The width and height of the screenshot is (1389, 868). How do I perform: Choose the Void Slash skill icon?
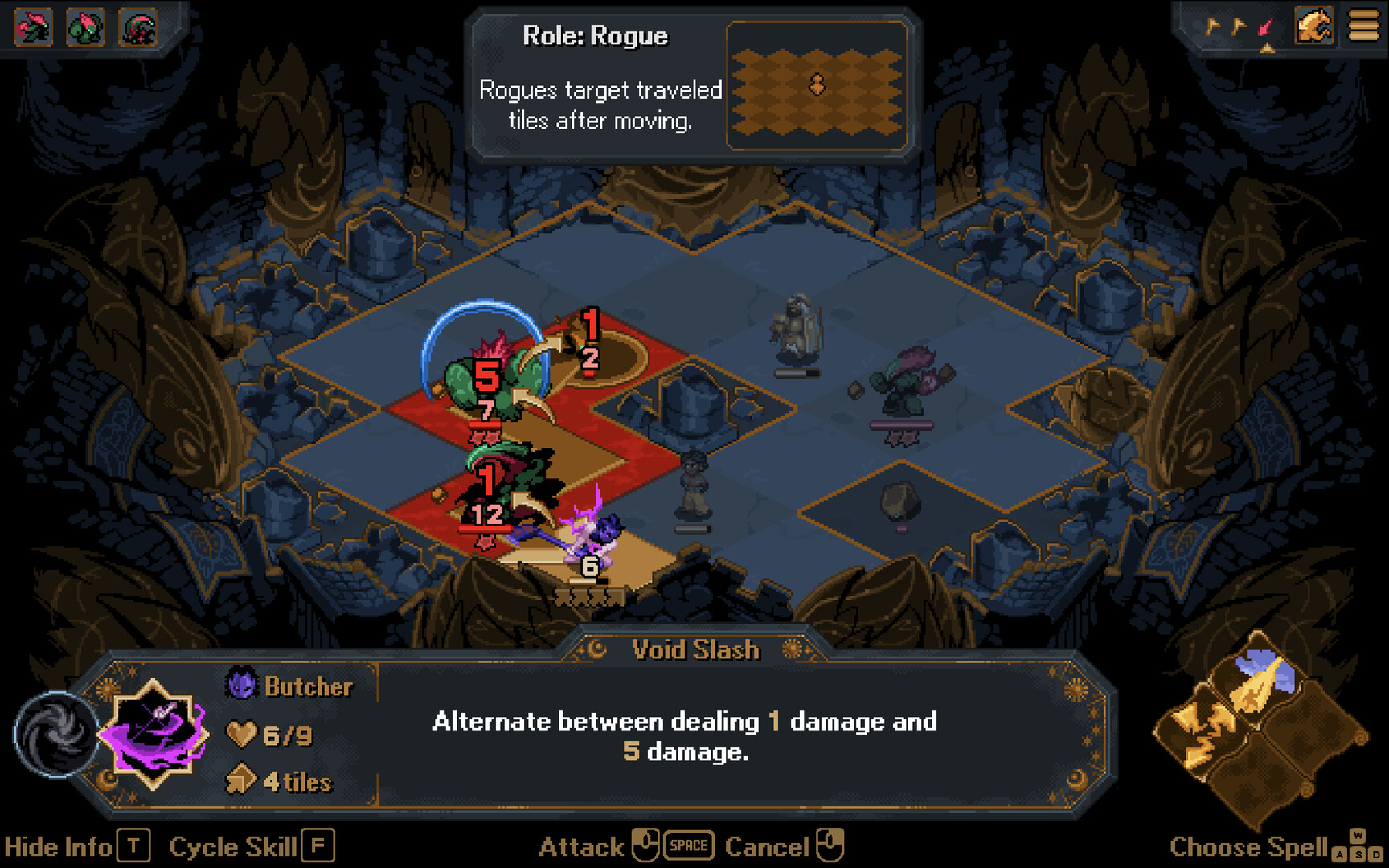click(154, 733)
